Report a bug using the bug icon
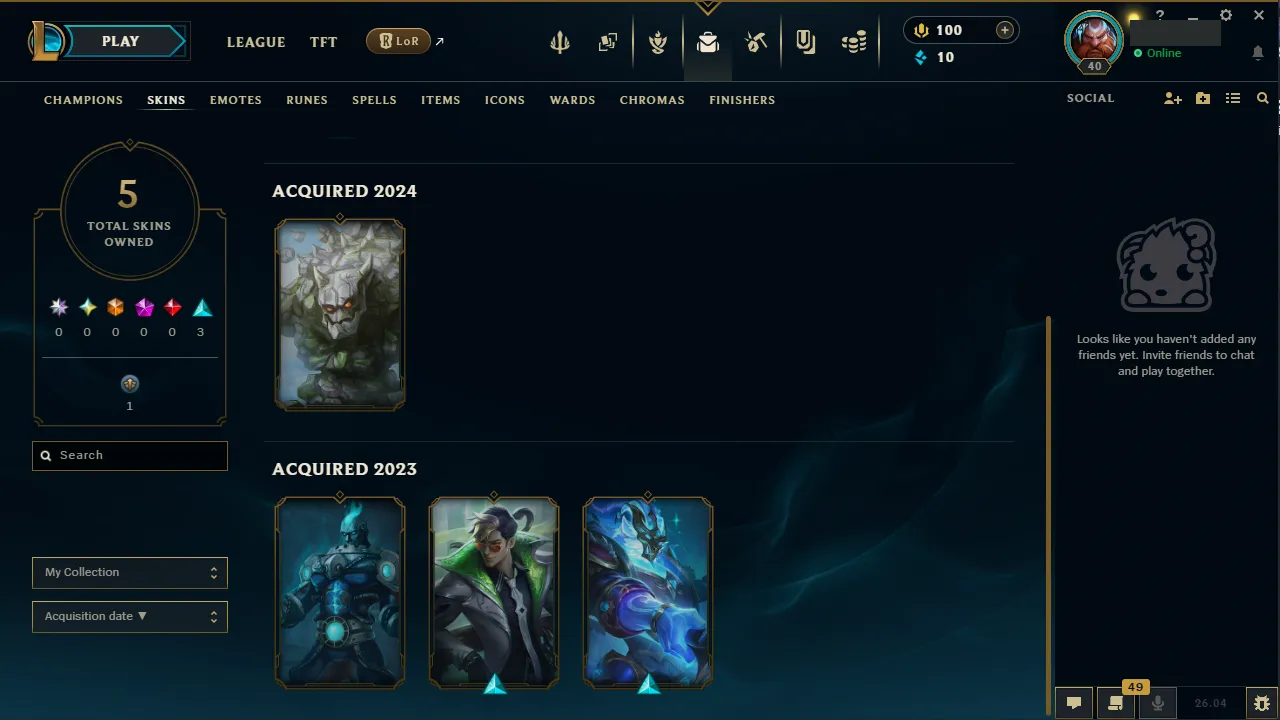The height and width of the screenshot is (720, 1280). coord(1262,702)
